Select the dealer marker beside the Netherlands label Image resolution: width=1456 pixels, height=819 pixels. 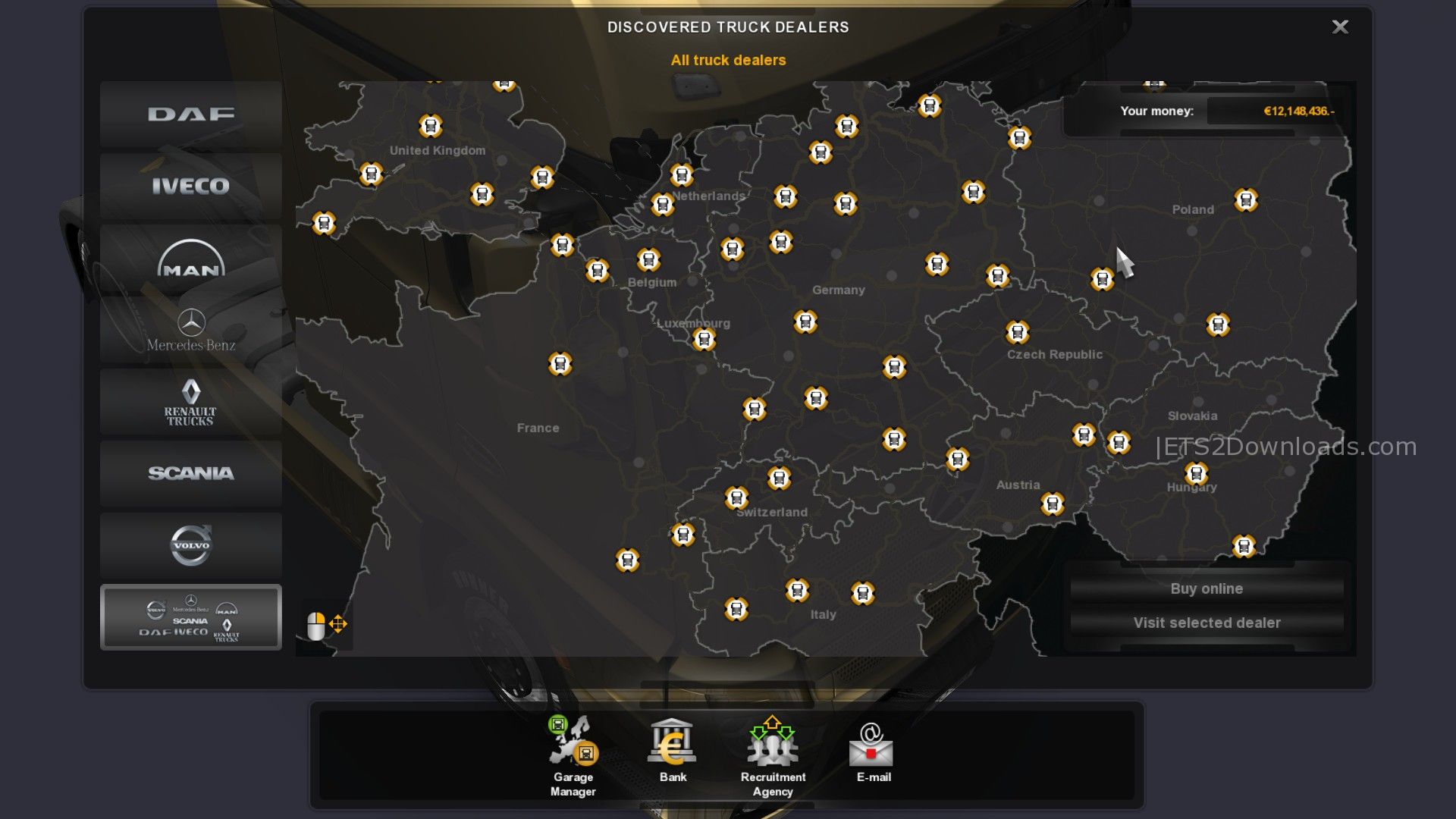[662, 204]
